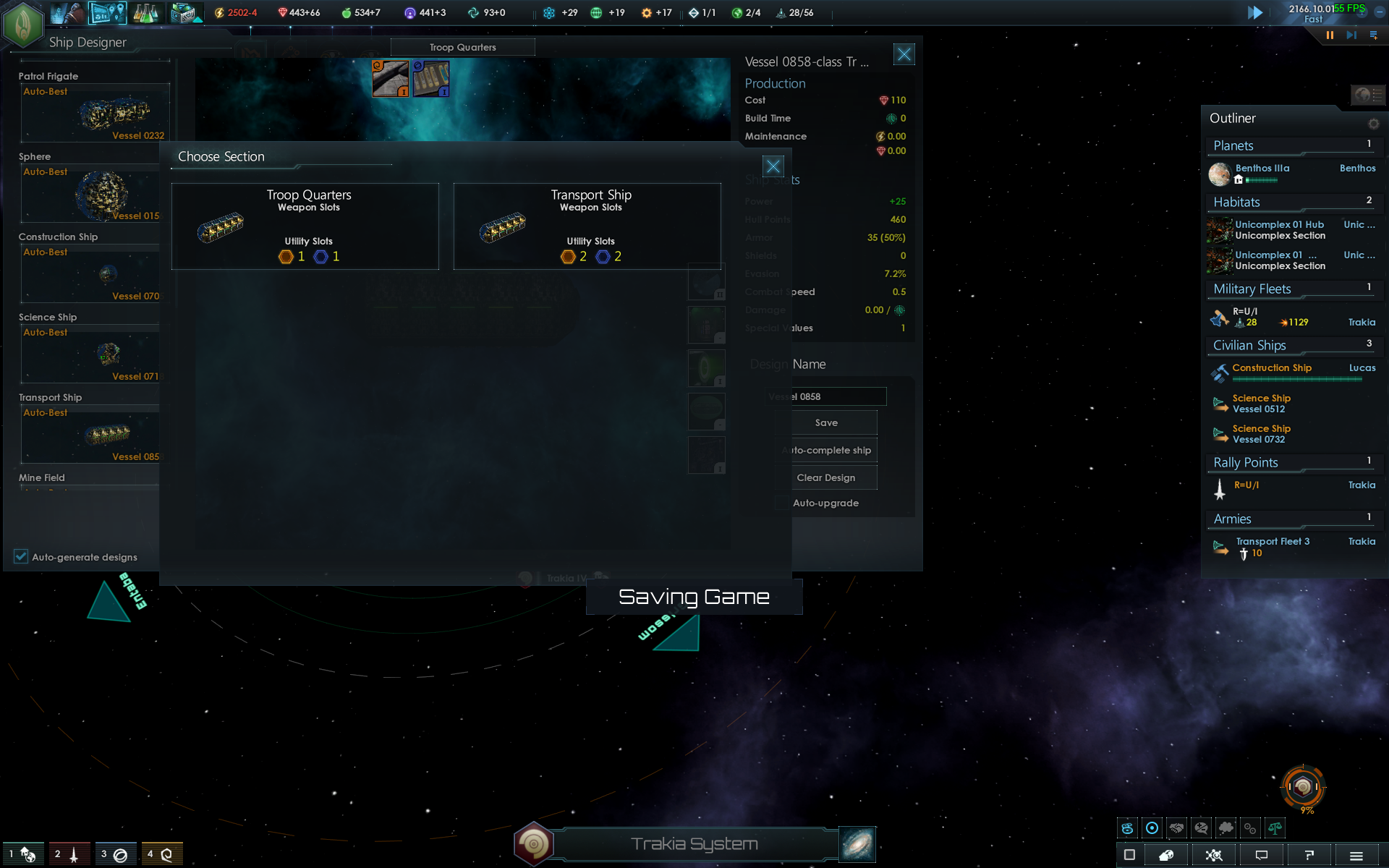Screen dimensions: 1389x868
Task: Close the Ship Designer window
Action: pyautogui.click(x=904, y=54)
